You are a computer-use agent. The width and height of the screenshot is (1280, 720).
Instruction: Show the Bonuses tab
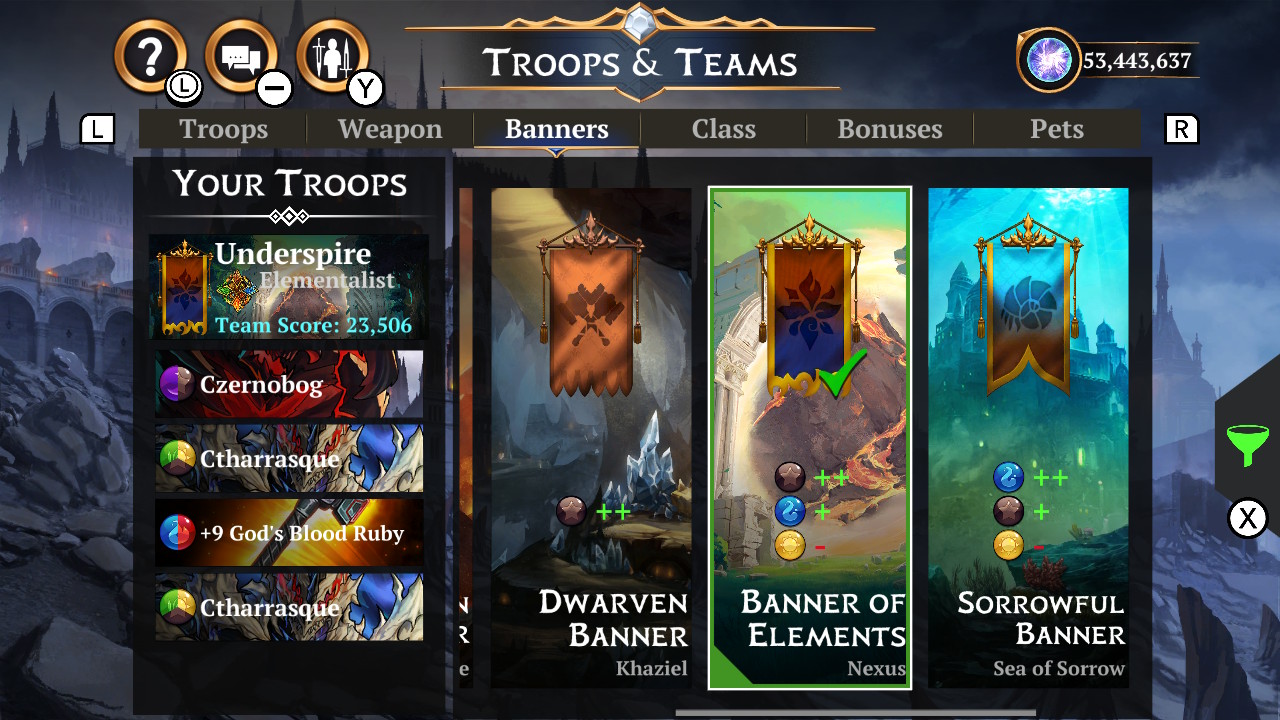pos(890,129)
